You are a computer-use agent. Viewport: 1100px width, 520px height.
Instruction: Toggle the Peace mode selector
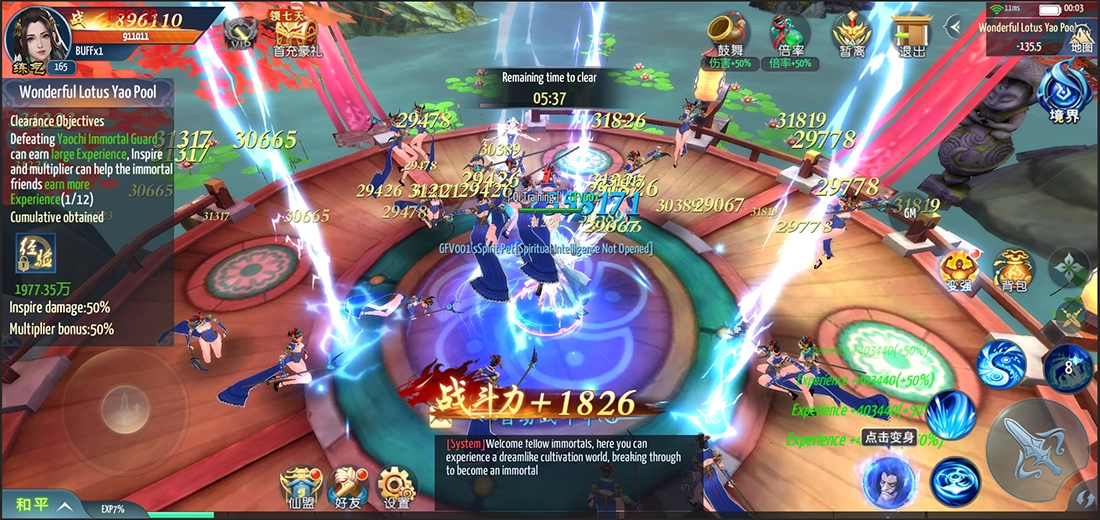[40, 505]
